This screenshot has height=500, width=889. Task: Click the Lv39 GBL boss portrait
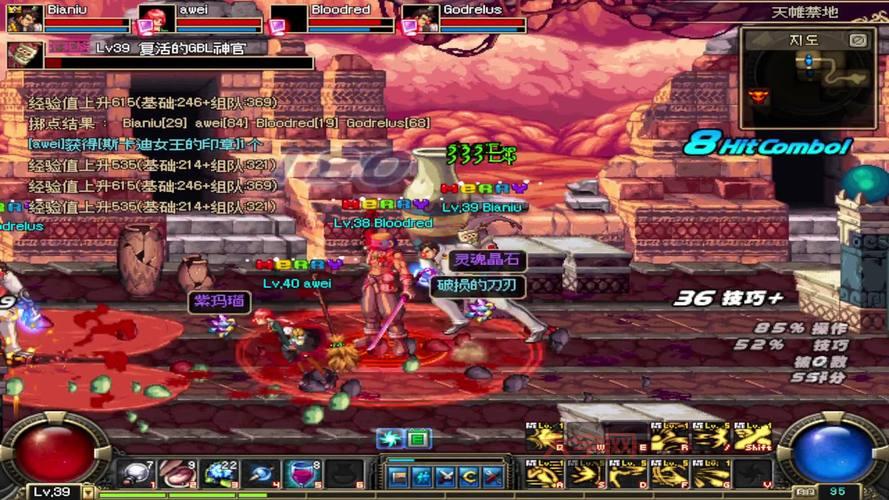(x=25, y=53)
